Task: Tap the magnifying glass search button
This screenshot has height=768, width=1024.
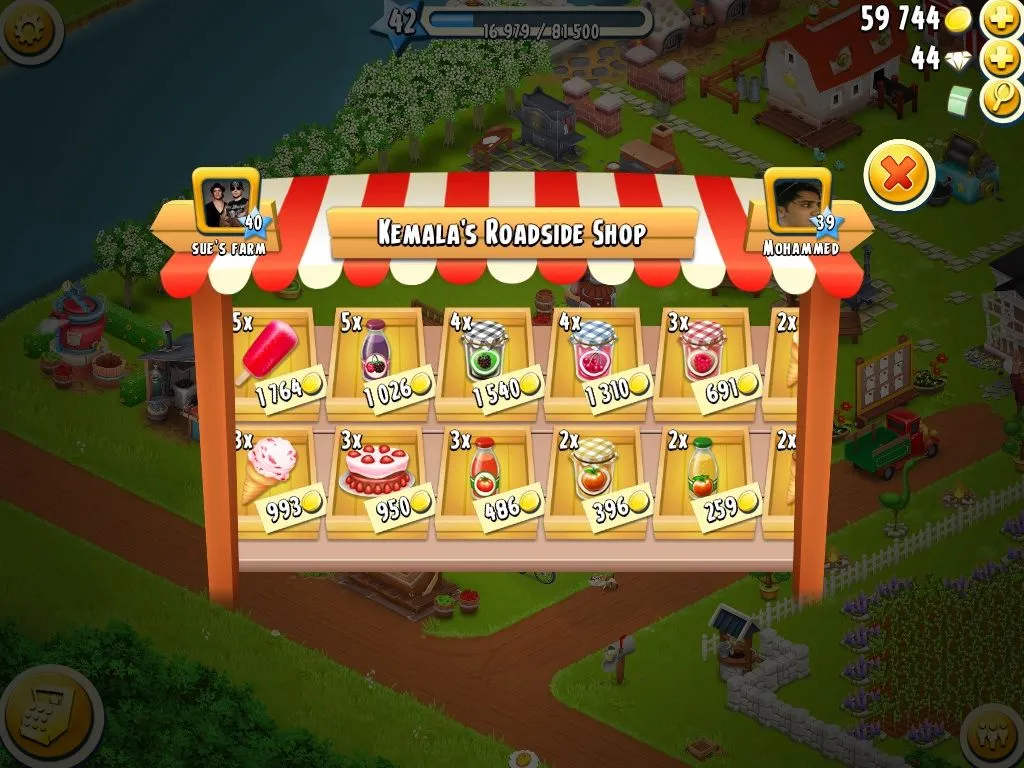Action: tap(1000, 98)
